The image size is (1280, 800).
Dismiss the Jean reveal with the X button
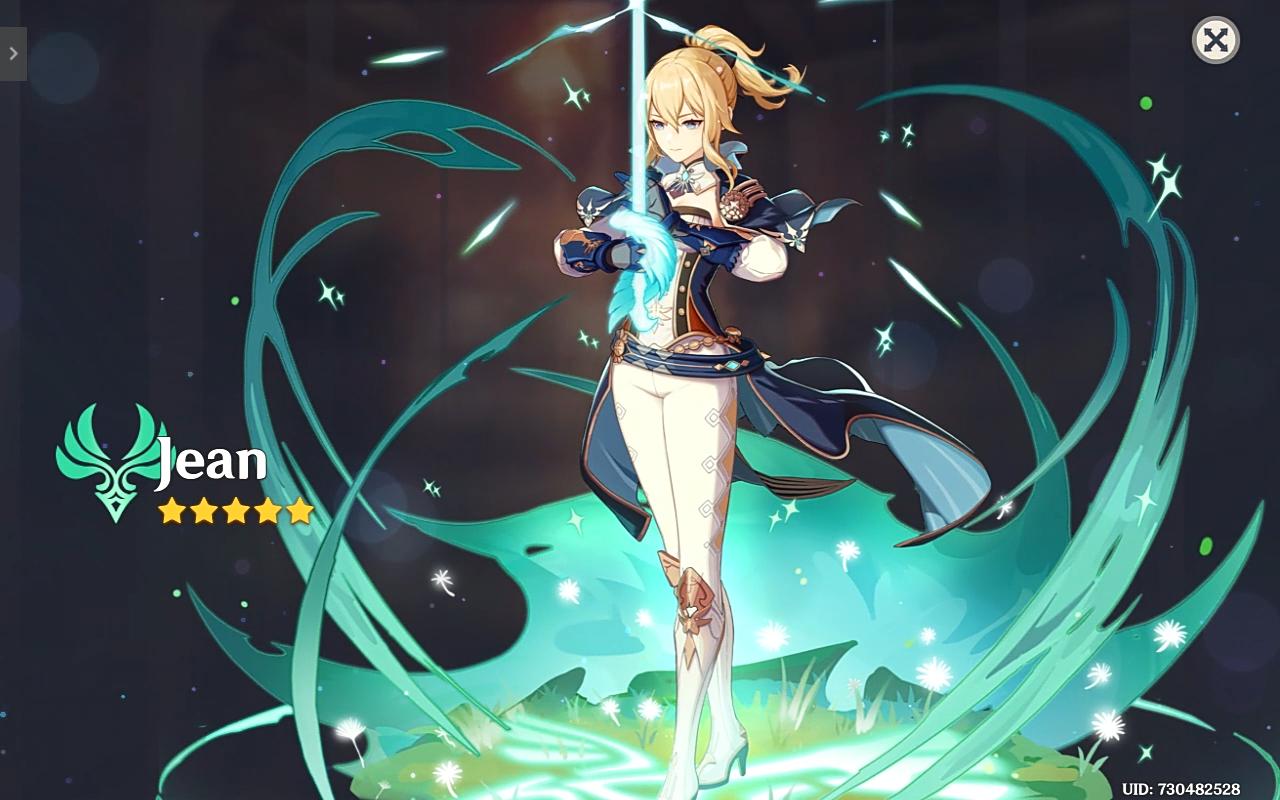tap(1216, 41)
